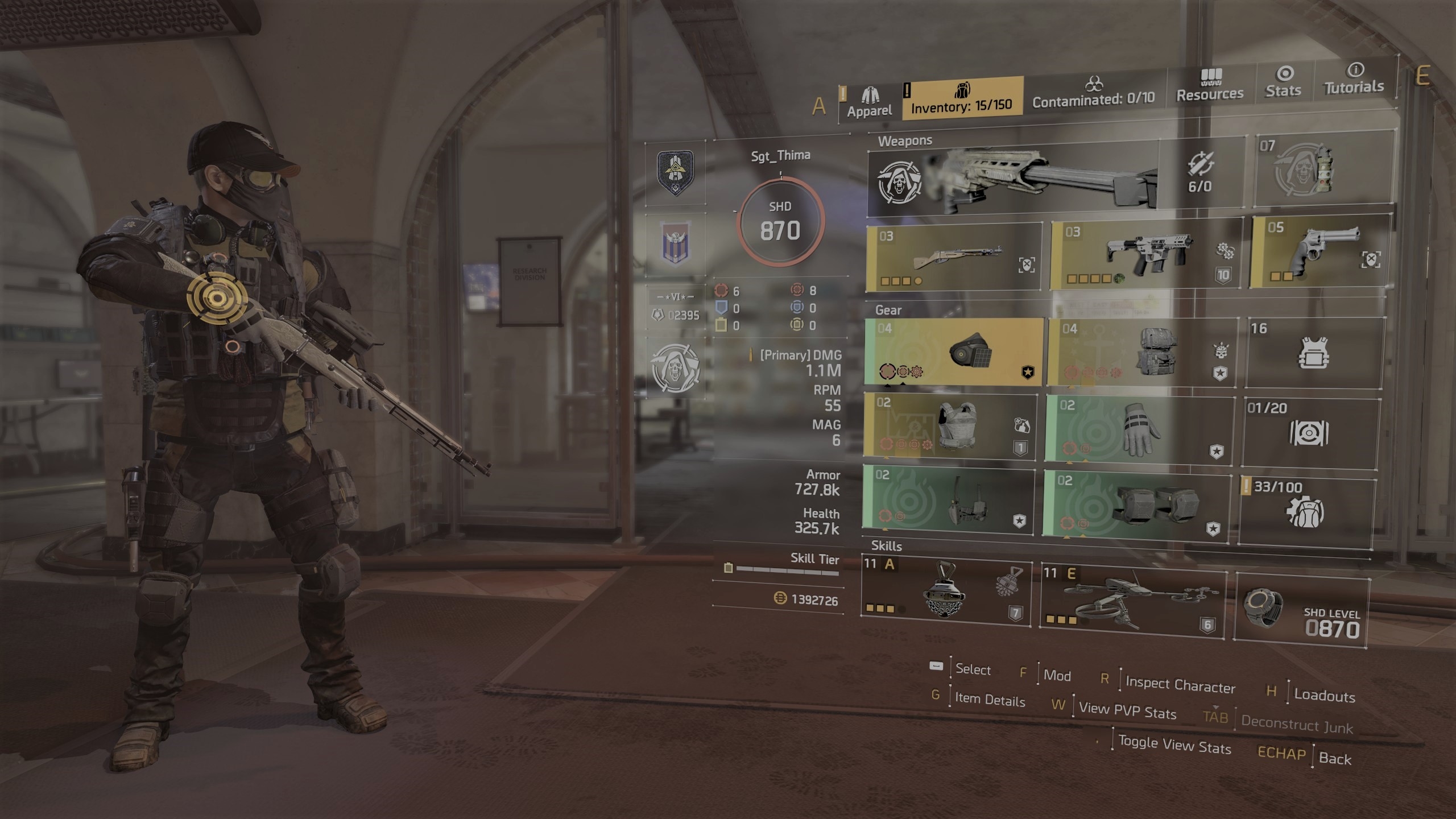Switch to the Apparel tab

(869, 103)
